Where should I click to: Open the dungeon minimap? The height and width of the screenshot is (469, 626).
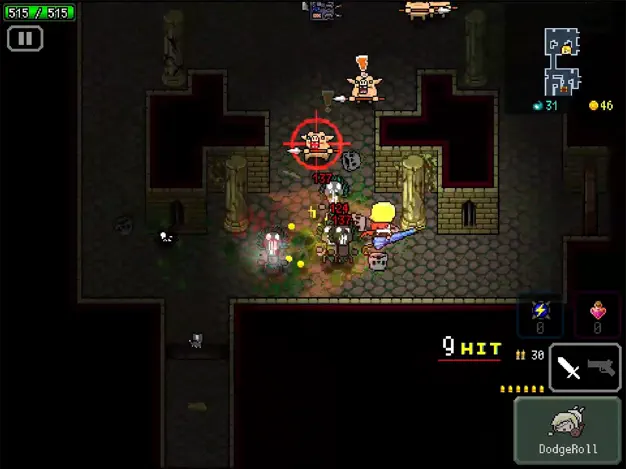(x=562, y=58)
